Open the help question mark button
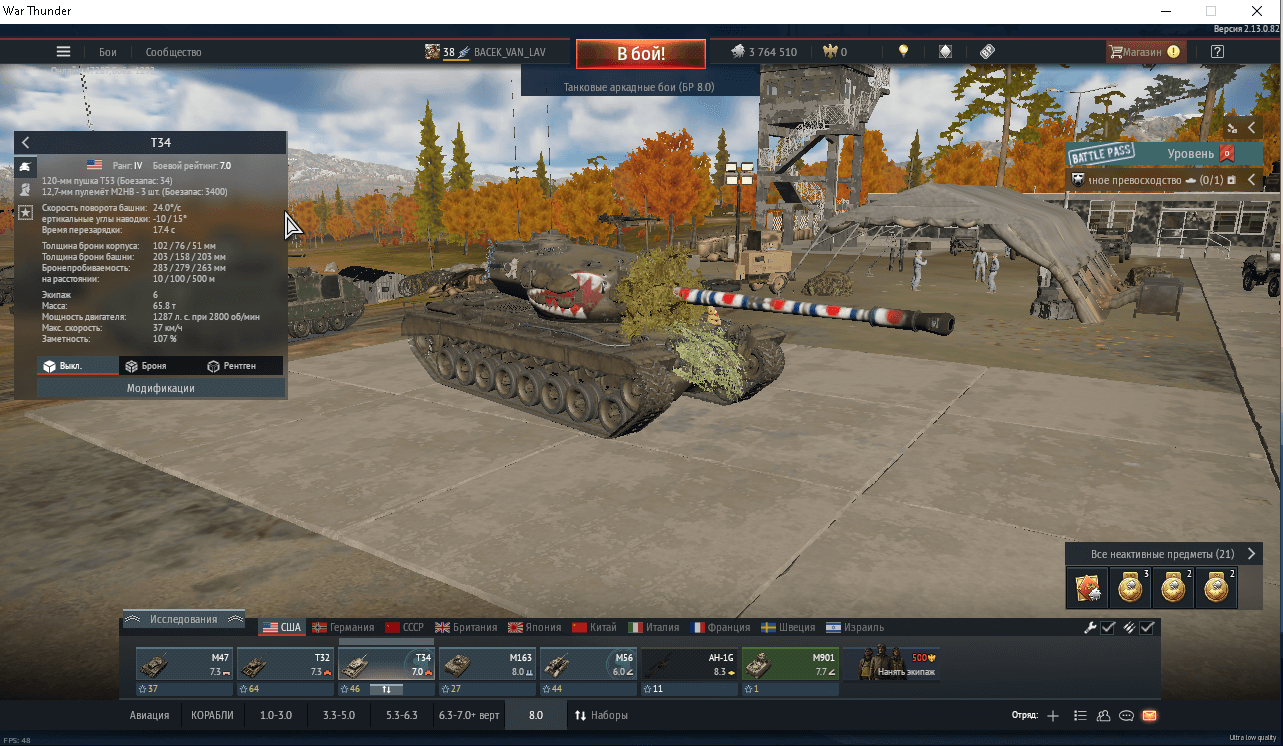 [x=1217, y=52]
